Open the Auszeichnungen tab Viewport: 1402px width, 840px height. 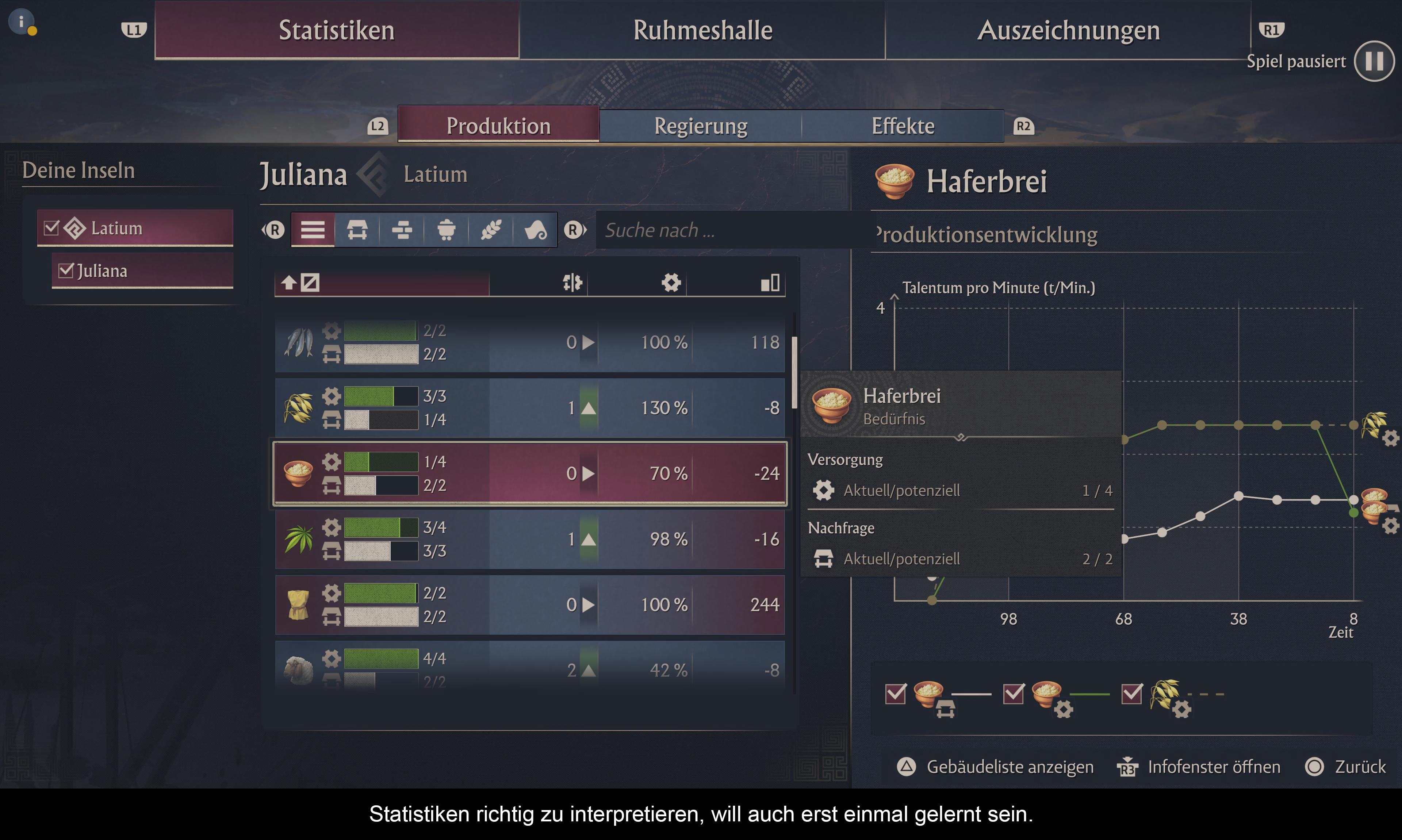point(1068,31)
